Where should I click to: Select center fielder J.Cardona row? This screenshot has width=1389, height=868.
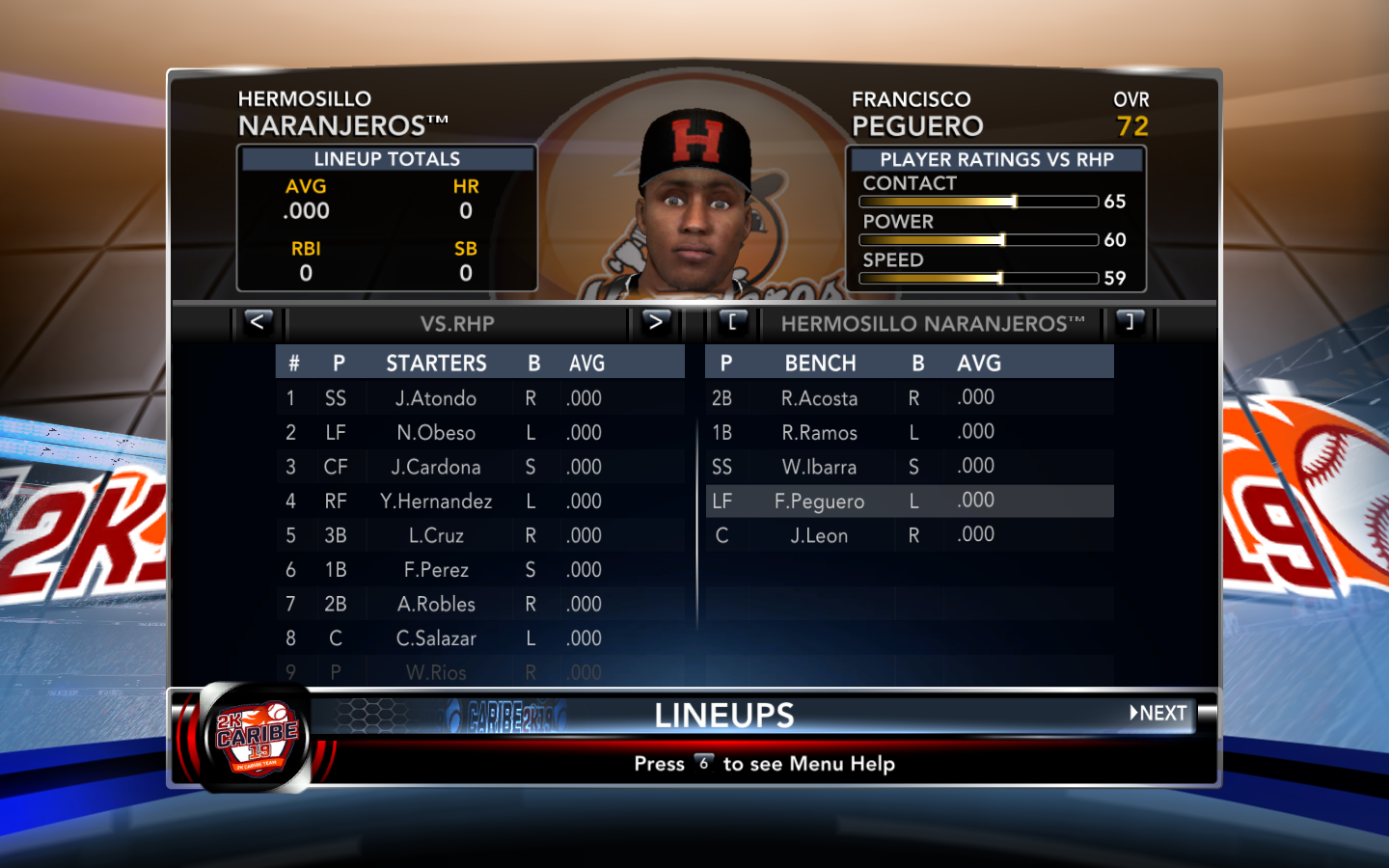pos(436,467)
